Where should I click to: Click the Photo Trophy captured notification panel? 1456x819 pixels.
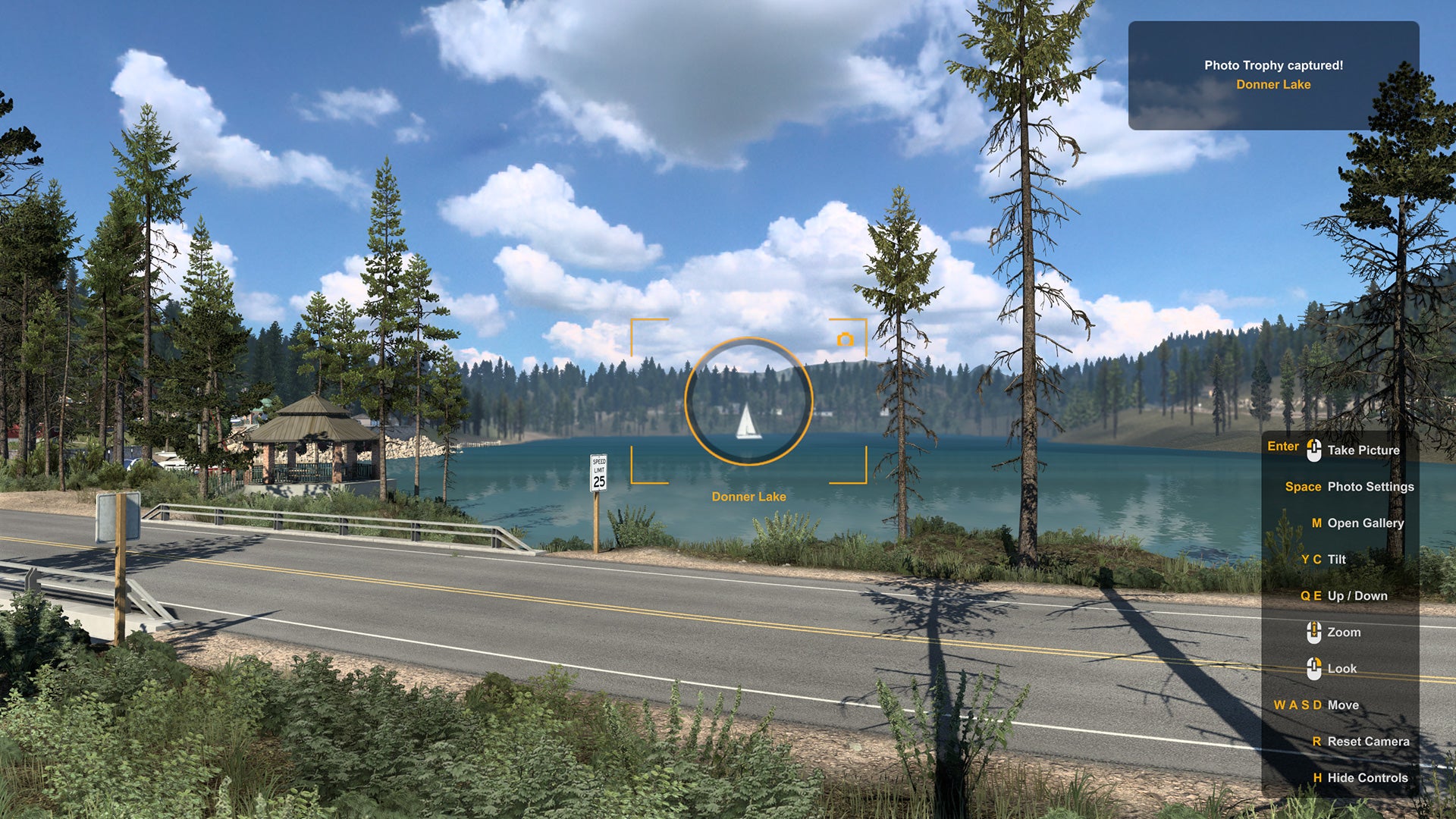click(x=1272, y=74)
